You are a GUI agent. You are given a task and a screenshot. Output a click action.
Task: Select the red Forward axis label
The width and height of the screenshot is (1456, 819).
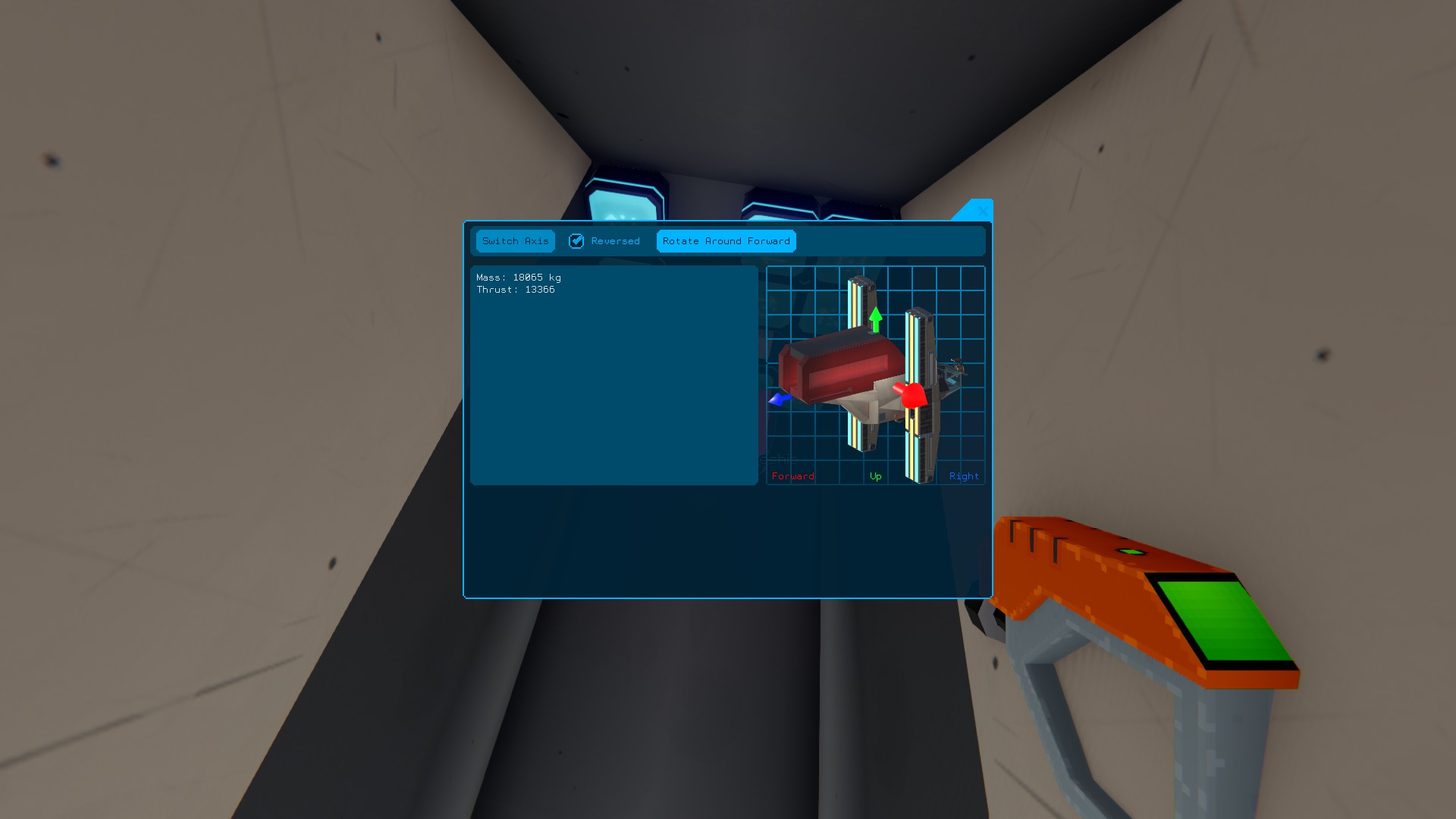(792, 475)
